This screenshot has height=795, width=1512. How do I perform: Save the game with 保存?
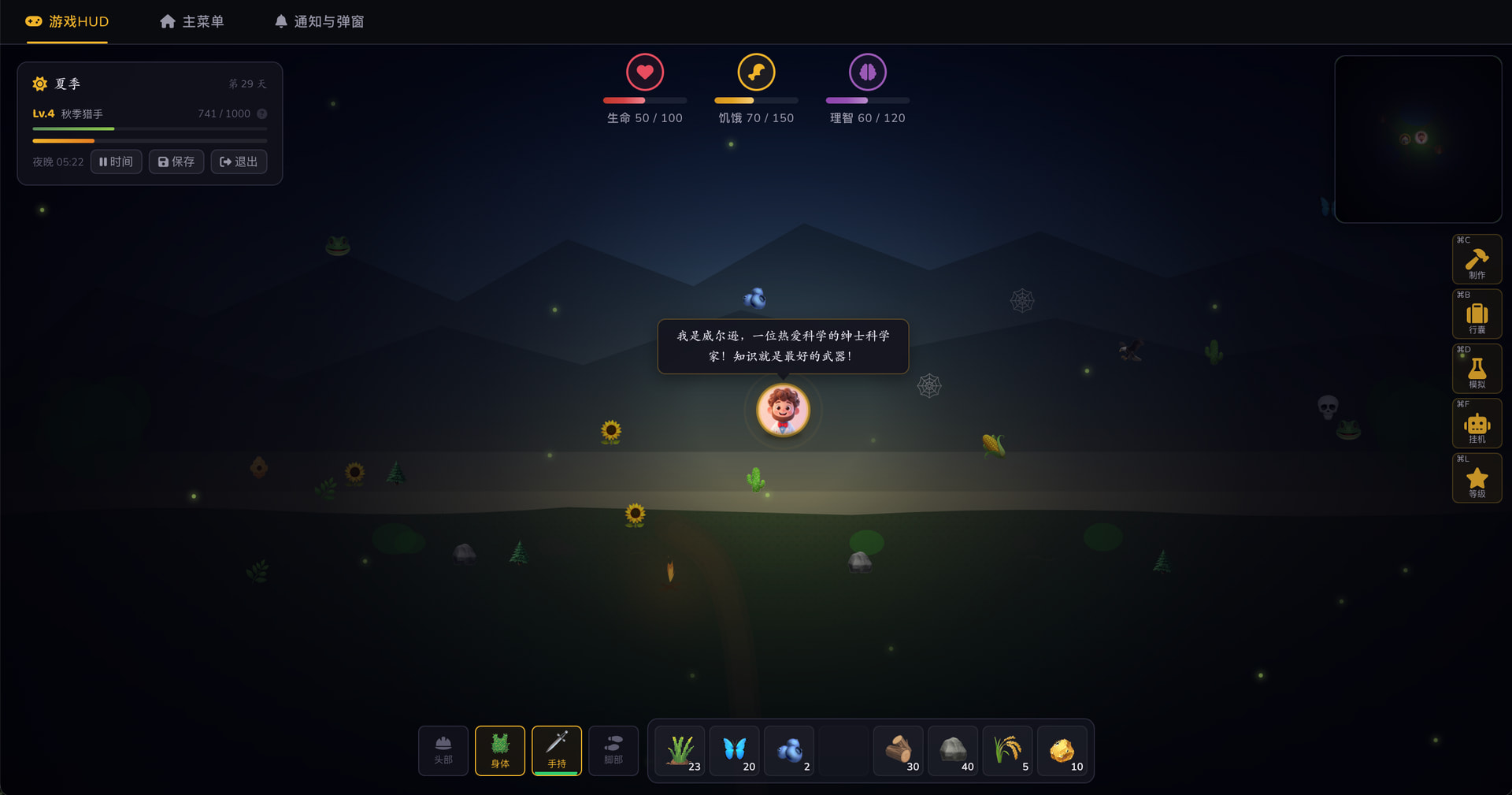[176, 162]
